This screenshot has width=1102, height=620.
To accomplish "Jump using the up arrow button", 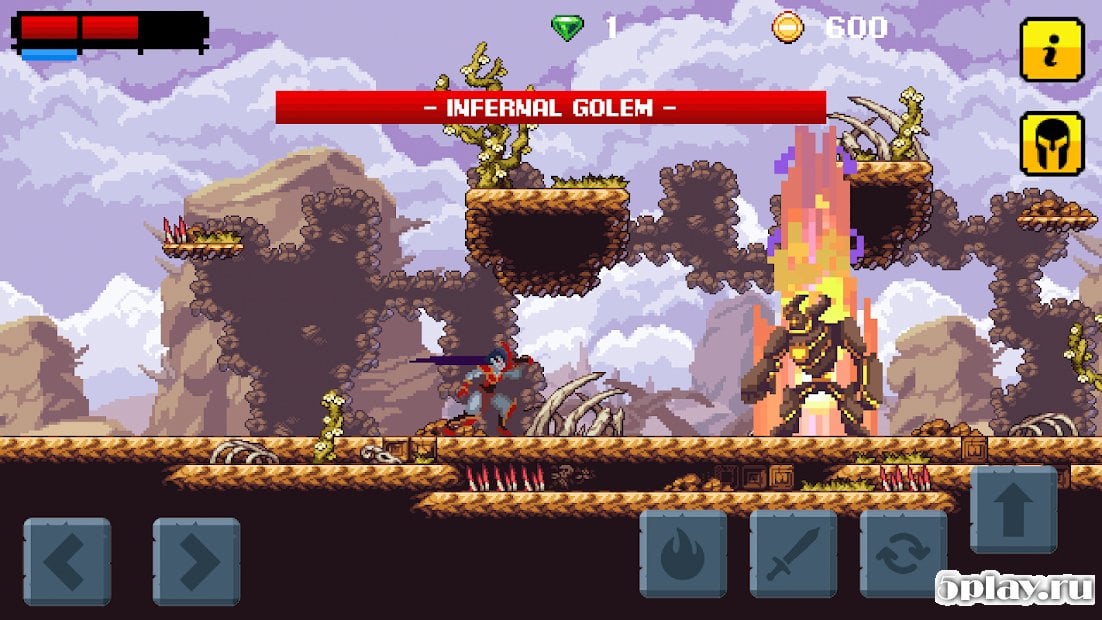I will (1013, 509).
